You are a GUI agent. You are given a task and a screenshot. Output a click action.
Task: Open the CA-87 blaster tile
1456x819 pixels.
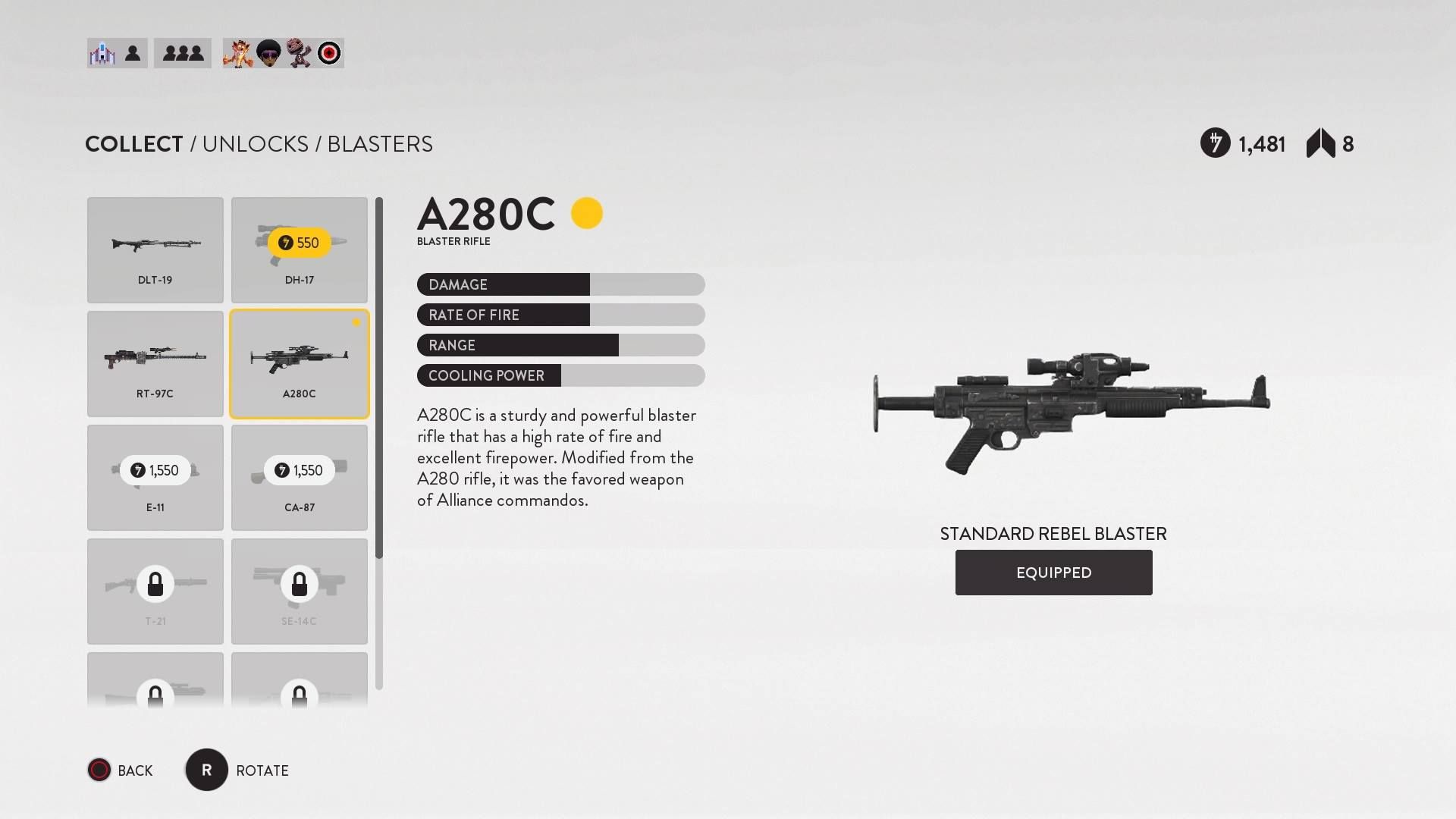tap(300, 478)
